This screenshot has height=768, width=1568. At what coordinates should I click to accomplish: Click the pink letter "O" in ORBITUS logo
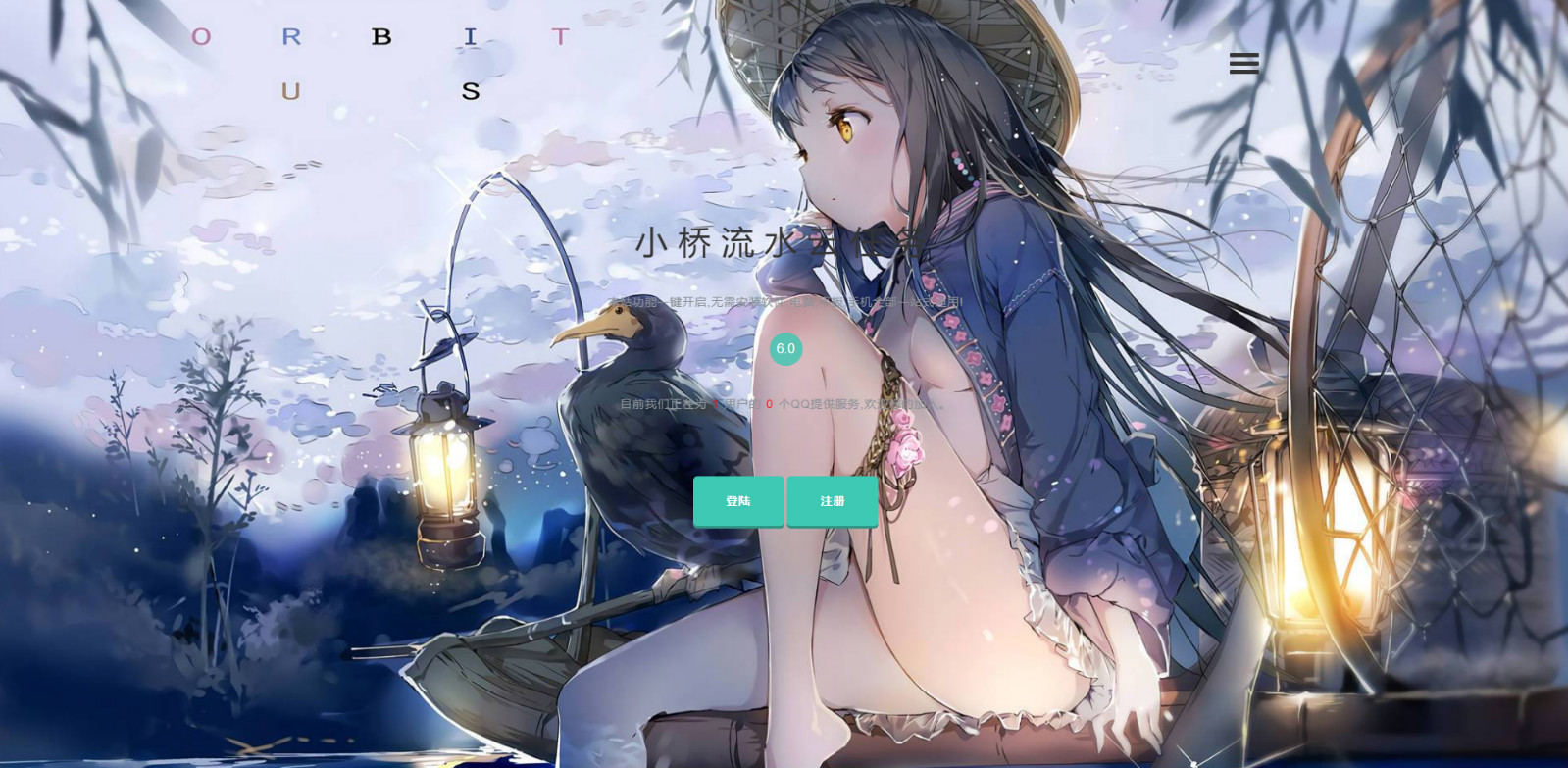[x=202, y=37]
